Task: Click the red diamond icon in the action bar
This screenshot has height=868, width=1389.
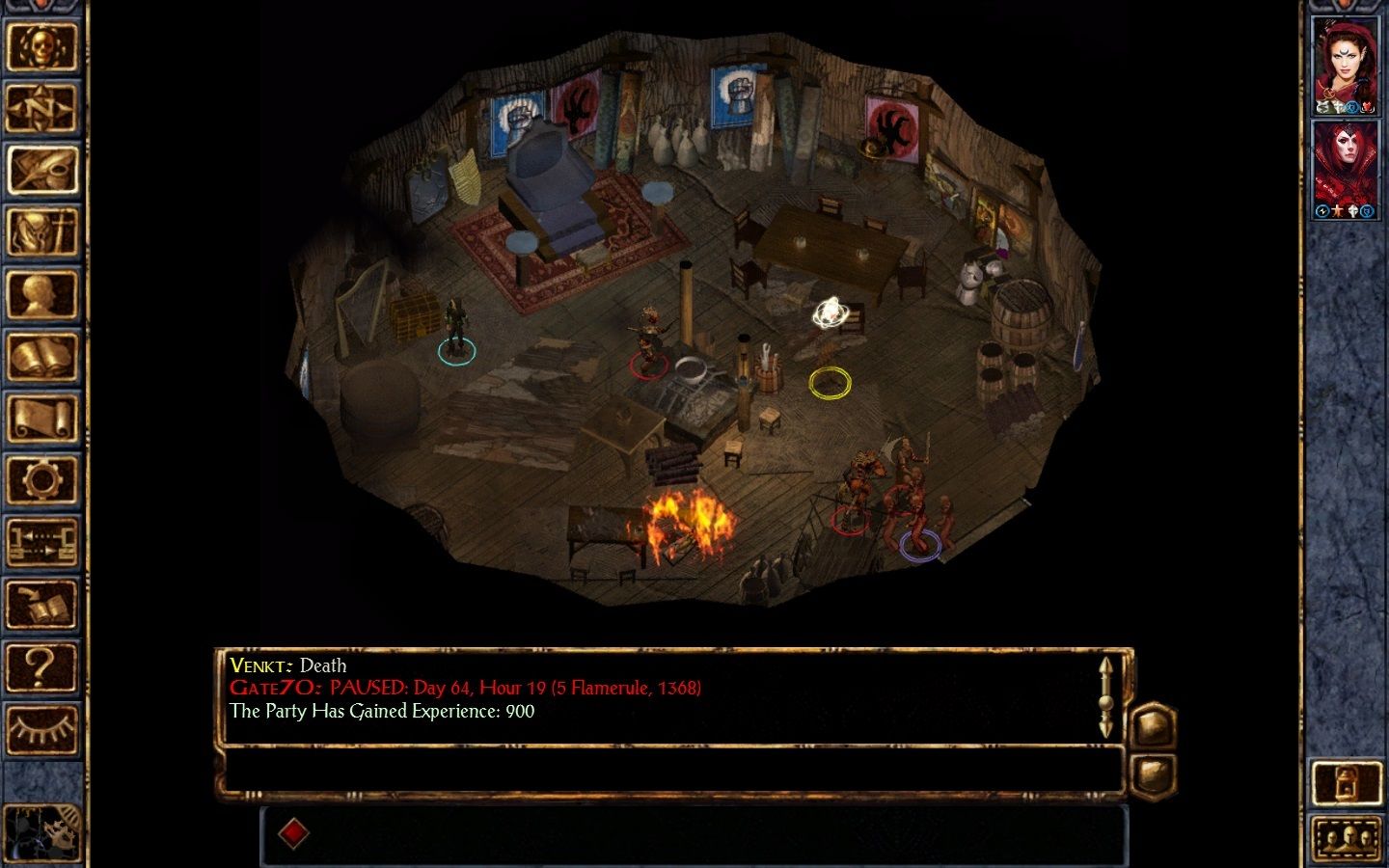Action: coord(293,833)
